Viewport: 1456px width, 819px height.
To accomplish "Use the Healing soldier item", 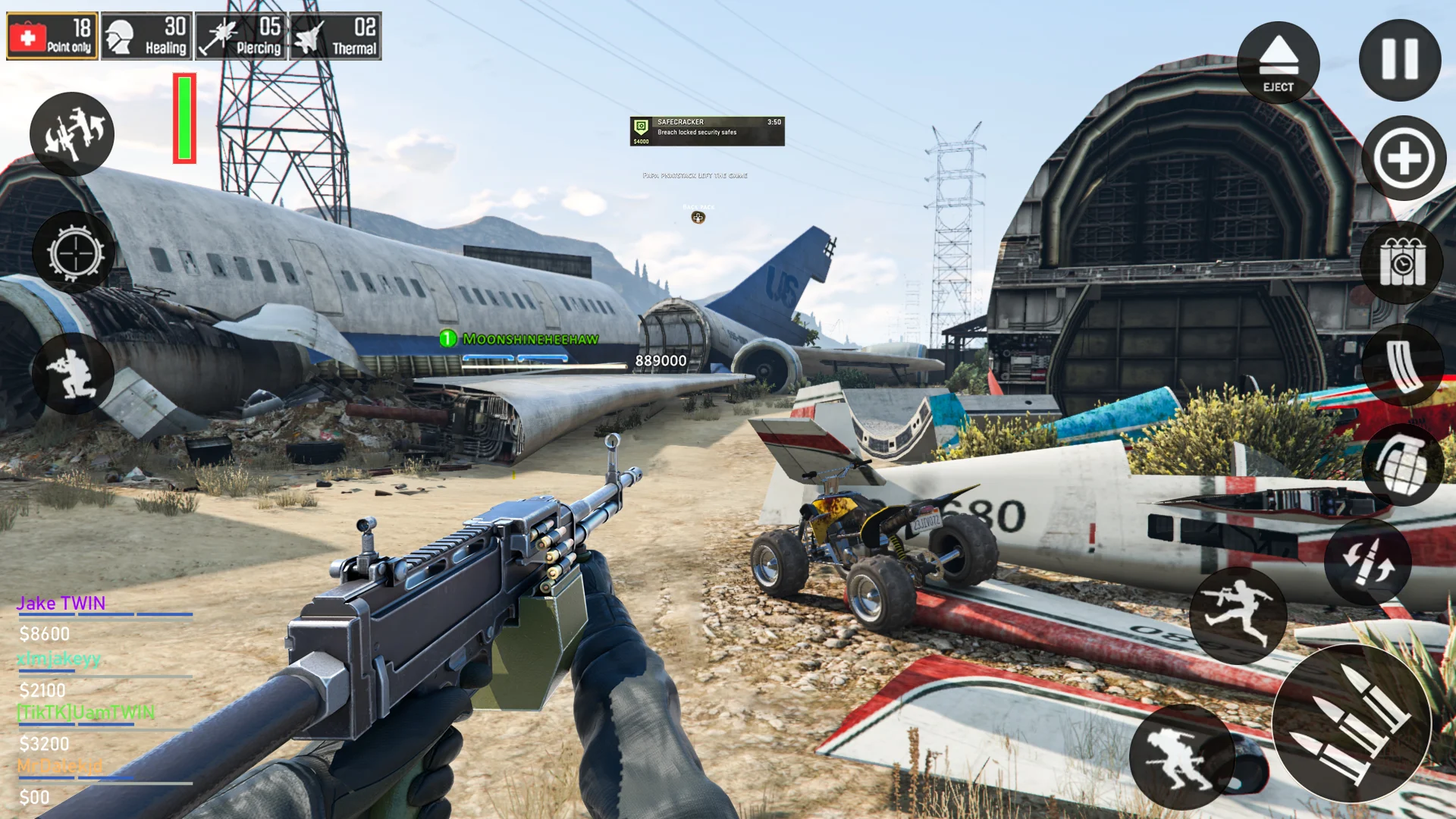I will click(x=147, y=36).
